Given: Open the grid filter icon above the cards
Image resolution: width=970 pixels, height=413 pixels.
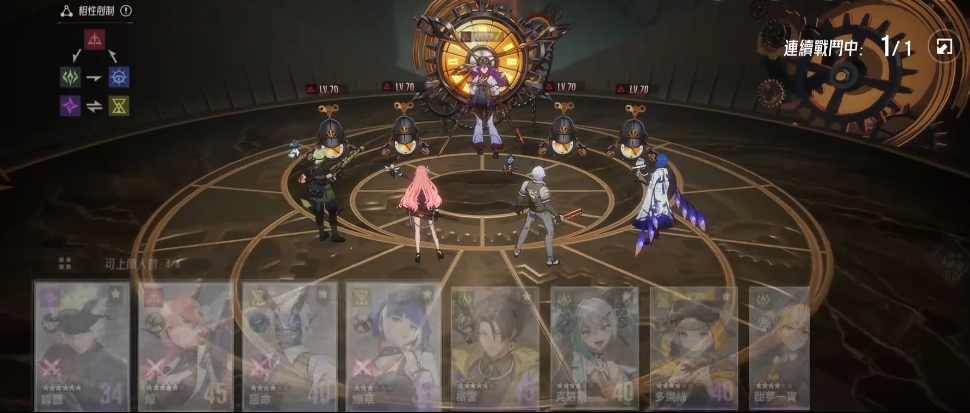Looking at the screenshot, I should pos(64,264).
